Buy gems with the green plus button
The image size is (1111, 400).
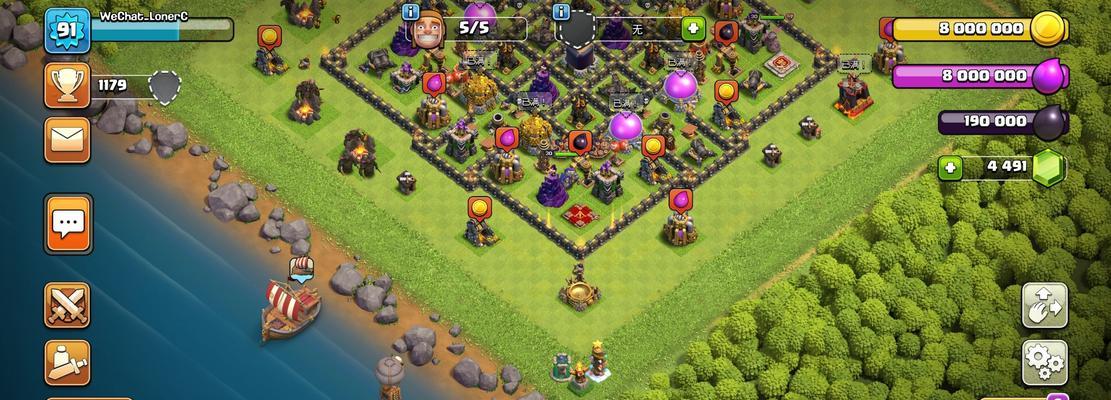[951, 167]
